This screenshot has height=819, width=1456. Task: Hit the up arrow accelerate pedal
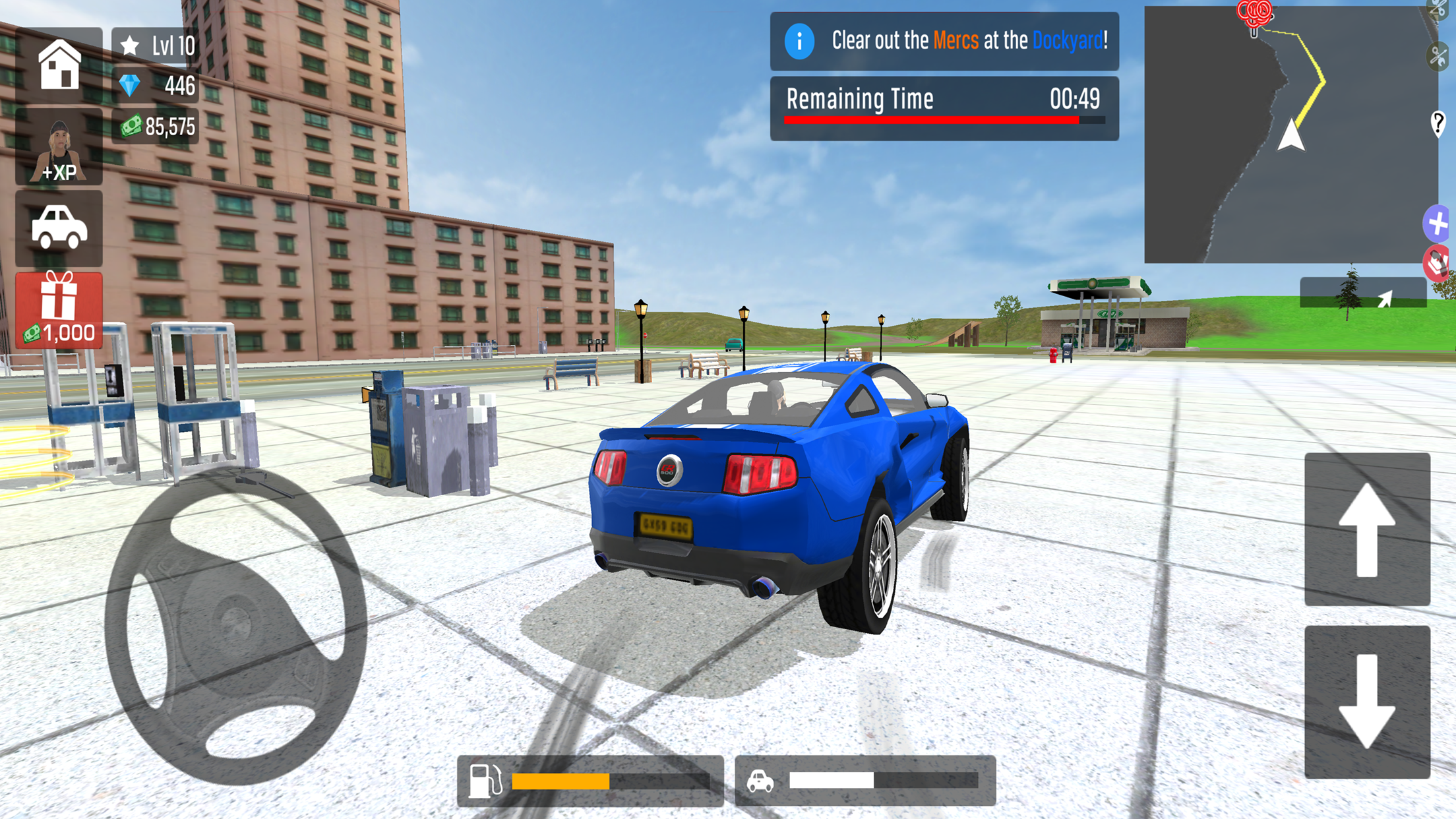(1367, 529)
